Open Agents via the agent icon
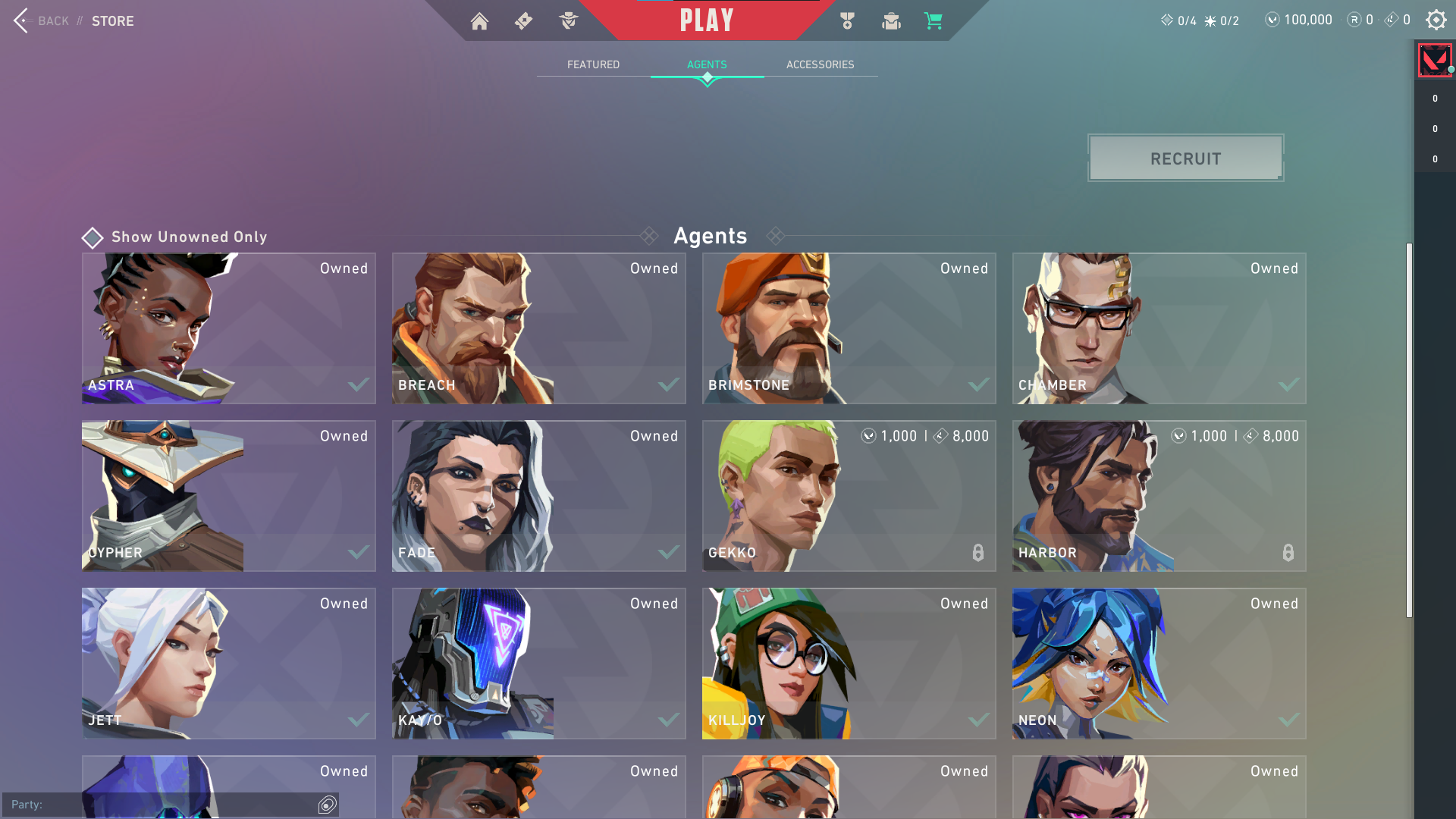 coord(567,21)
